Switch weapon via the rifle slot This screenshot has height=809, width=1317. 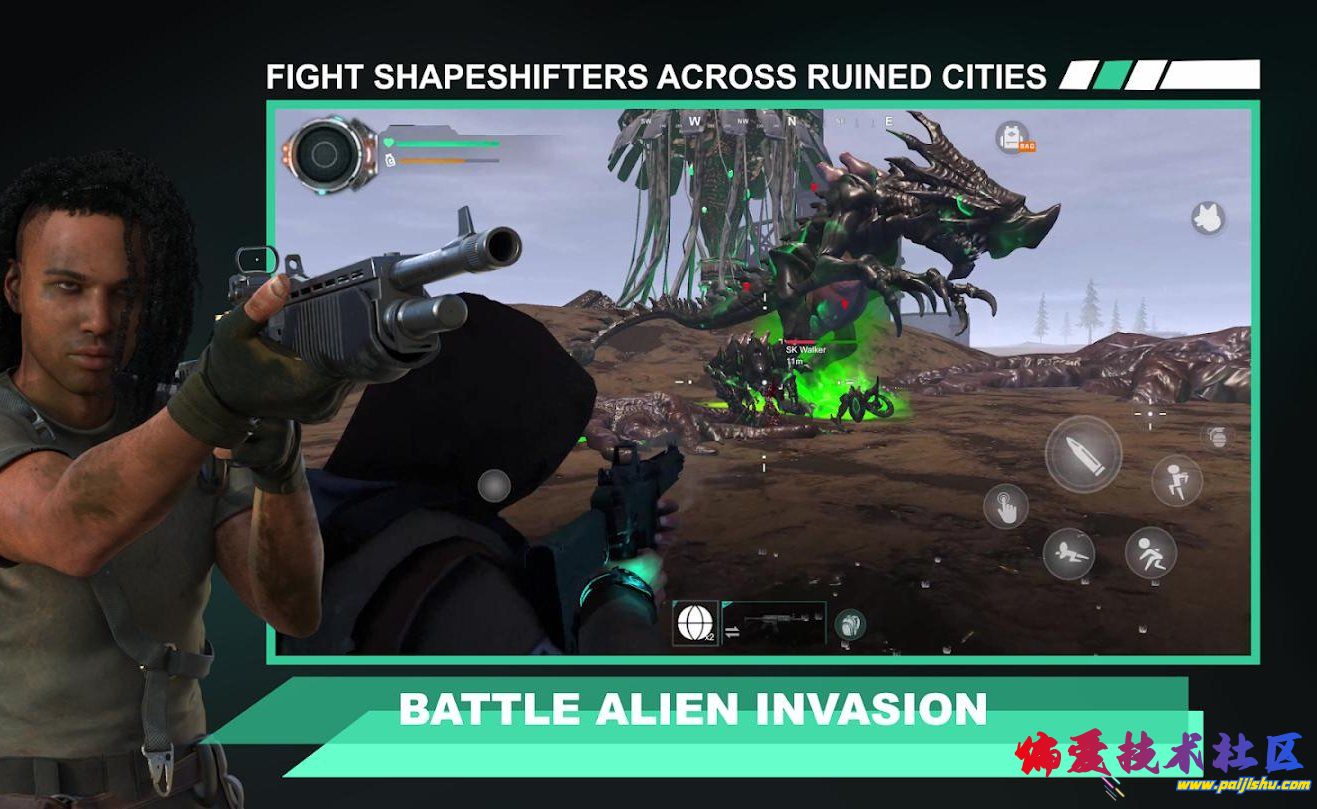pos(774,622)
